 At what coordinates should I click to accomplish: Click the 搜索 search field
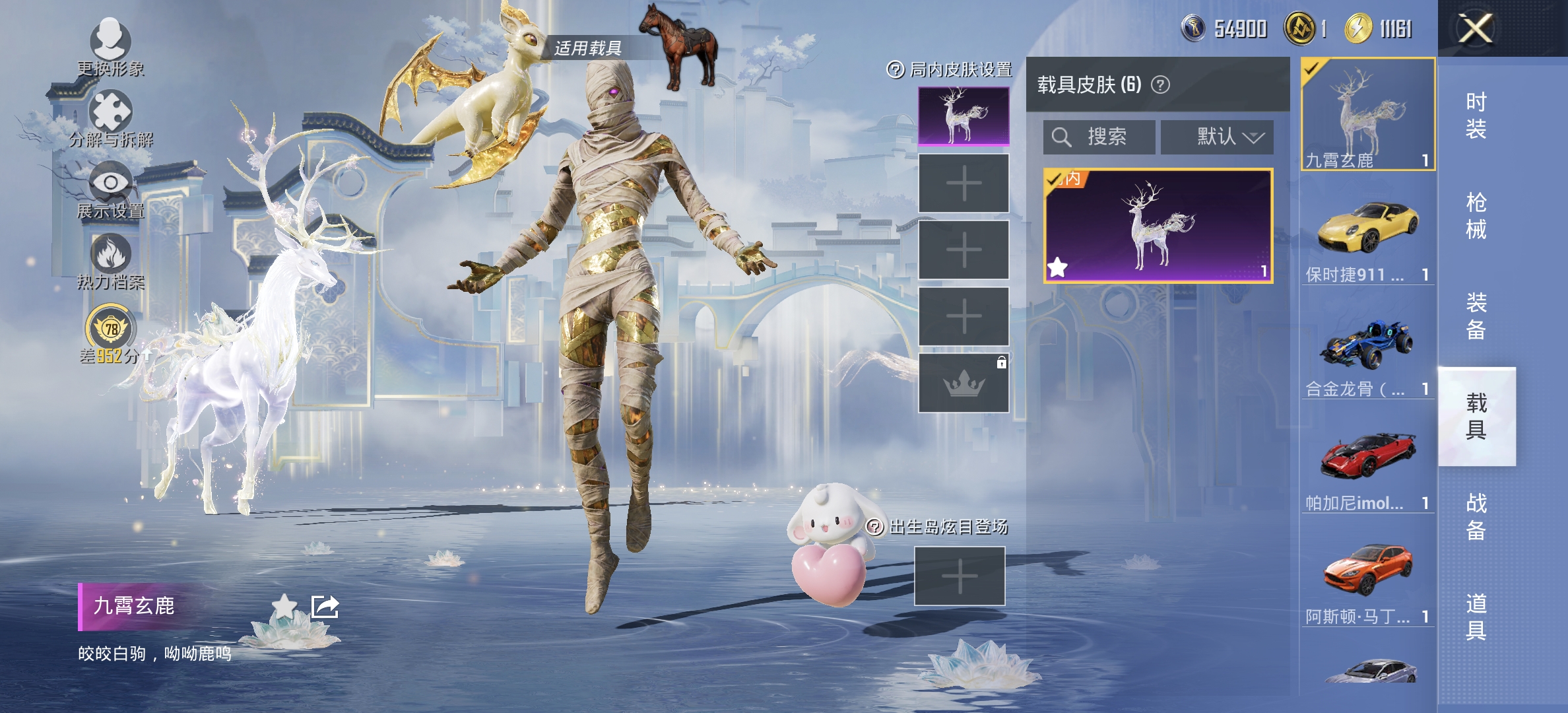[1099, 137]
